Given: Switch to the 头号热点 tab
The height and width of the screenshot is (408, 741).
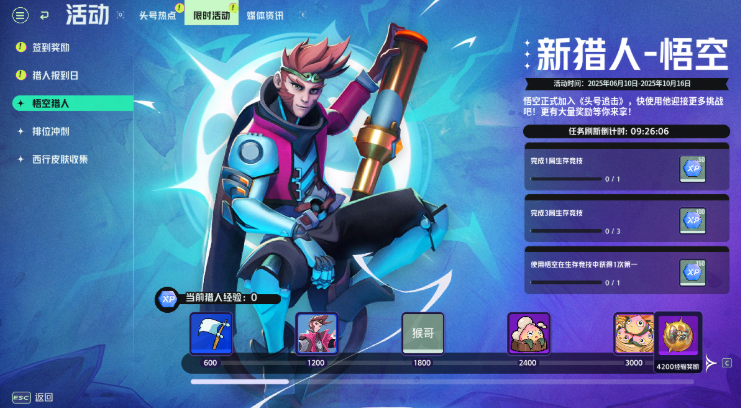Looking at the screenshot, I should click(x=157, y=15).
